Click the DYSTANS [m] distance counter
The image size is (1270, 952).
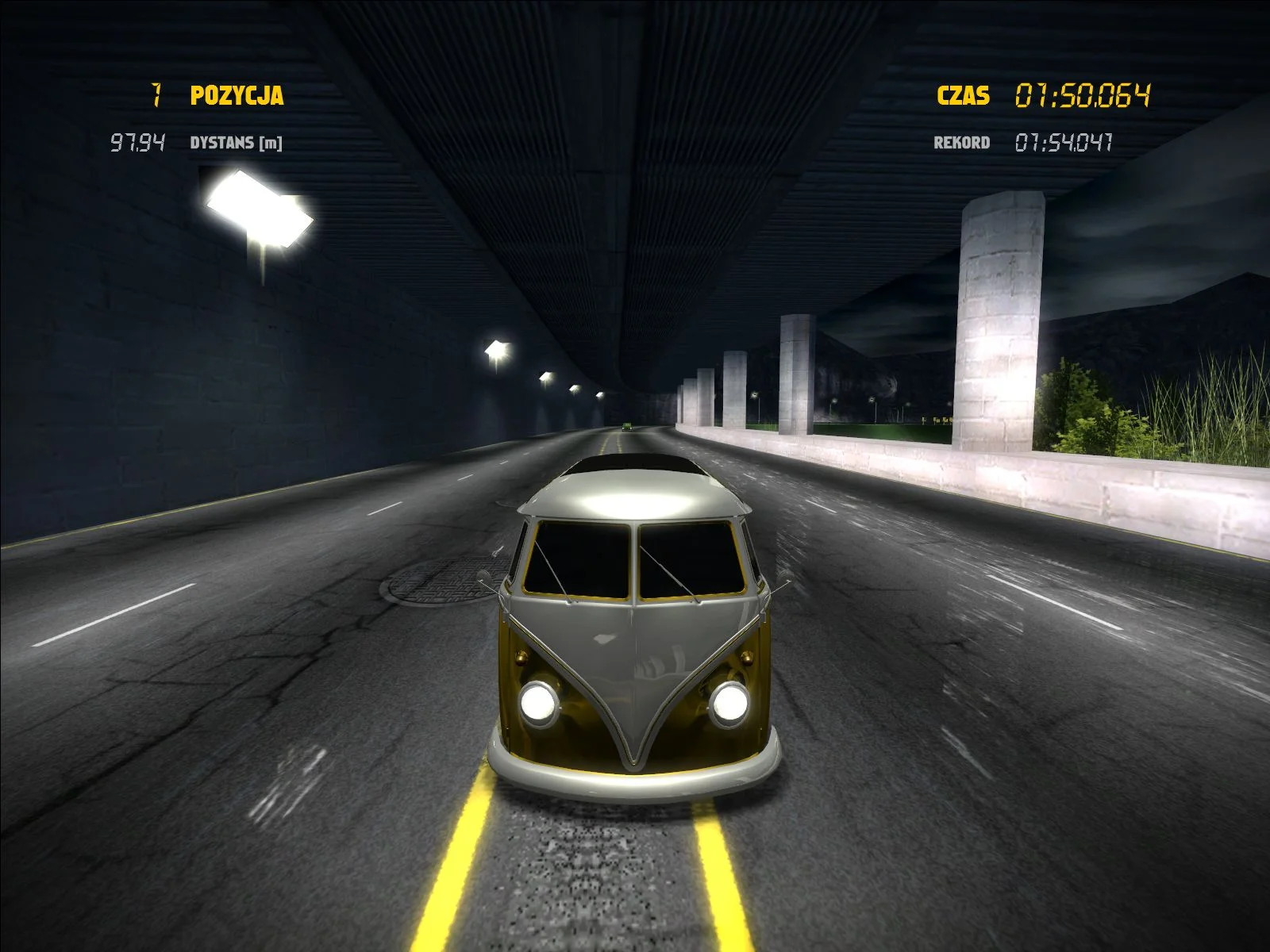tap(237, 144)
